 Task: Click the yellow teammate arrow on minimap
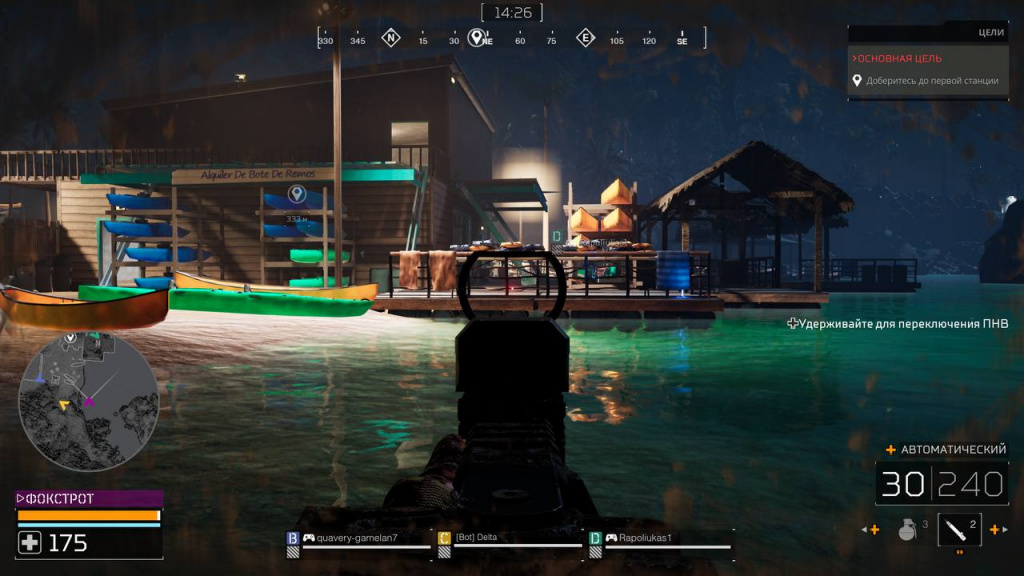coord(64,405)
